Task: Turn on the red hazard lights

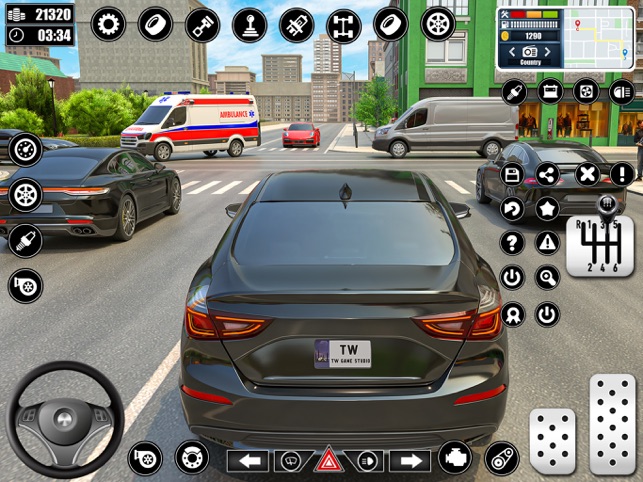Action: pos(327,460)
